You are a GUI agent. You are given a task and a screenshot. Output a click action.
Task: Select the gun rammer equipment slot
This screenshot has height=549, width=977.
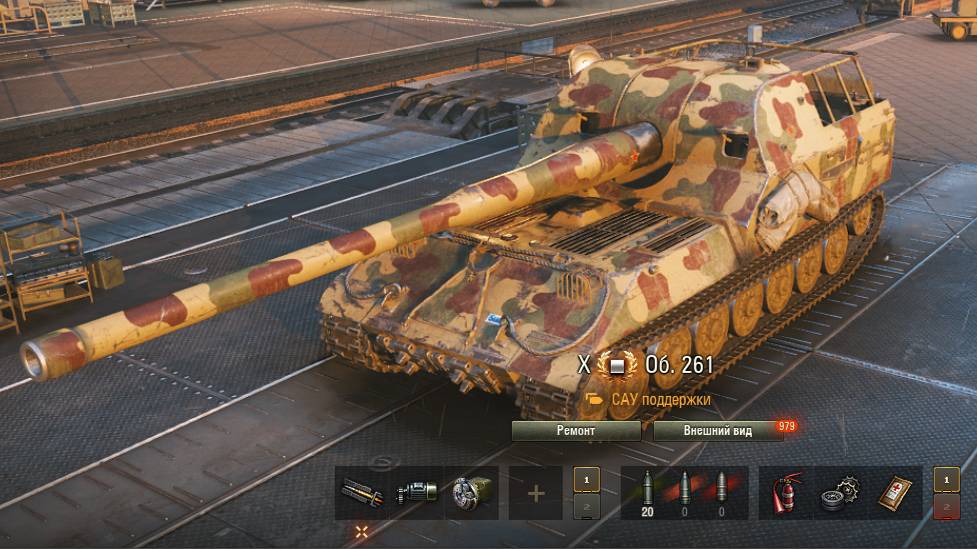pyautogui.click(x=361, y=493)
